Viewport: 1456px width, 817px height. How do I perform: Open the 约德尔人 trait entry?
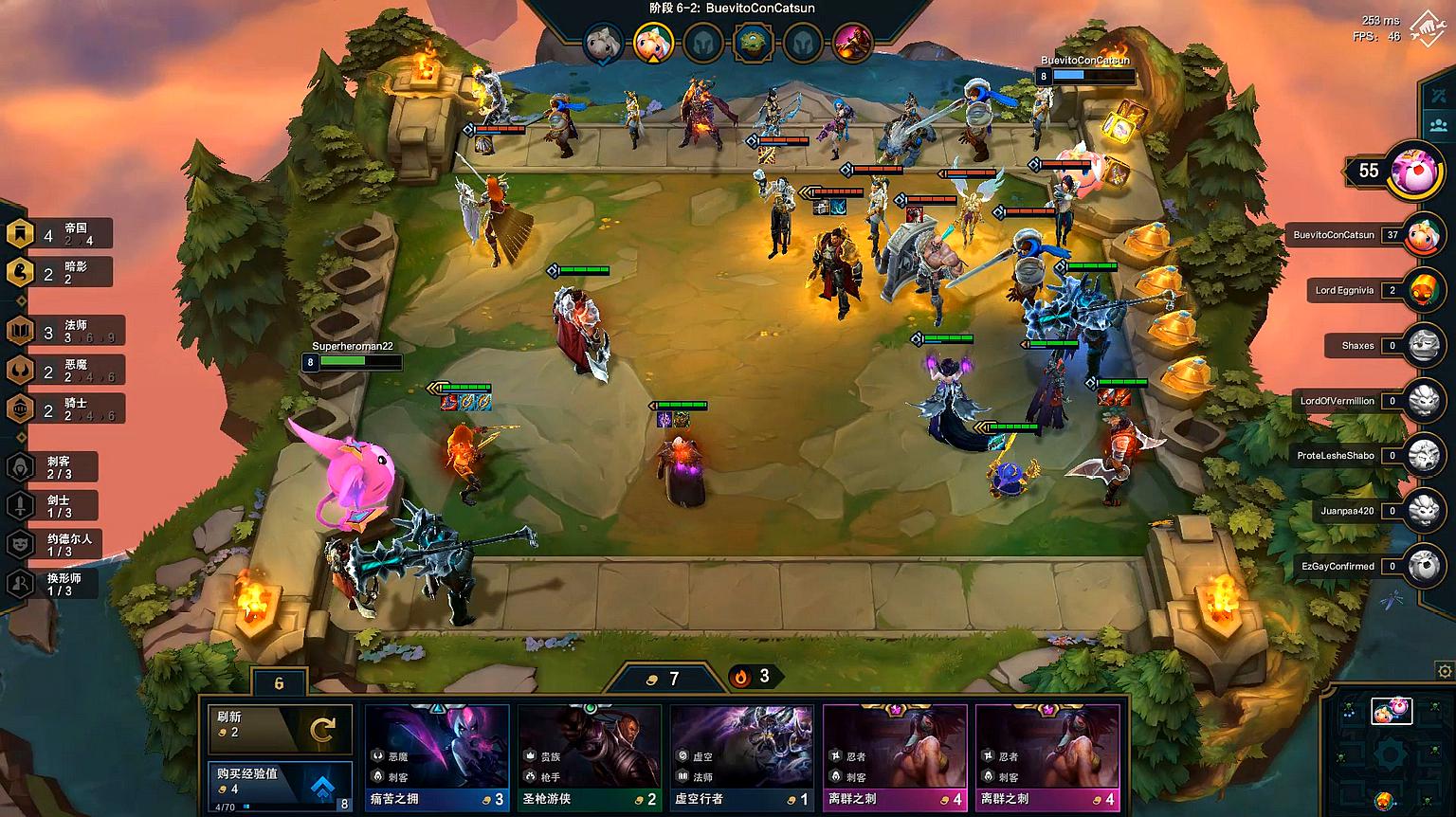53,544
